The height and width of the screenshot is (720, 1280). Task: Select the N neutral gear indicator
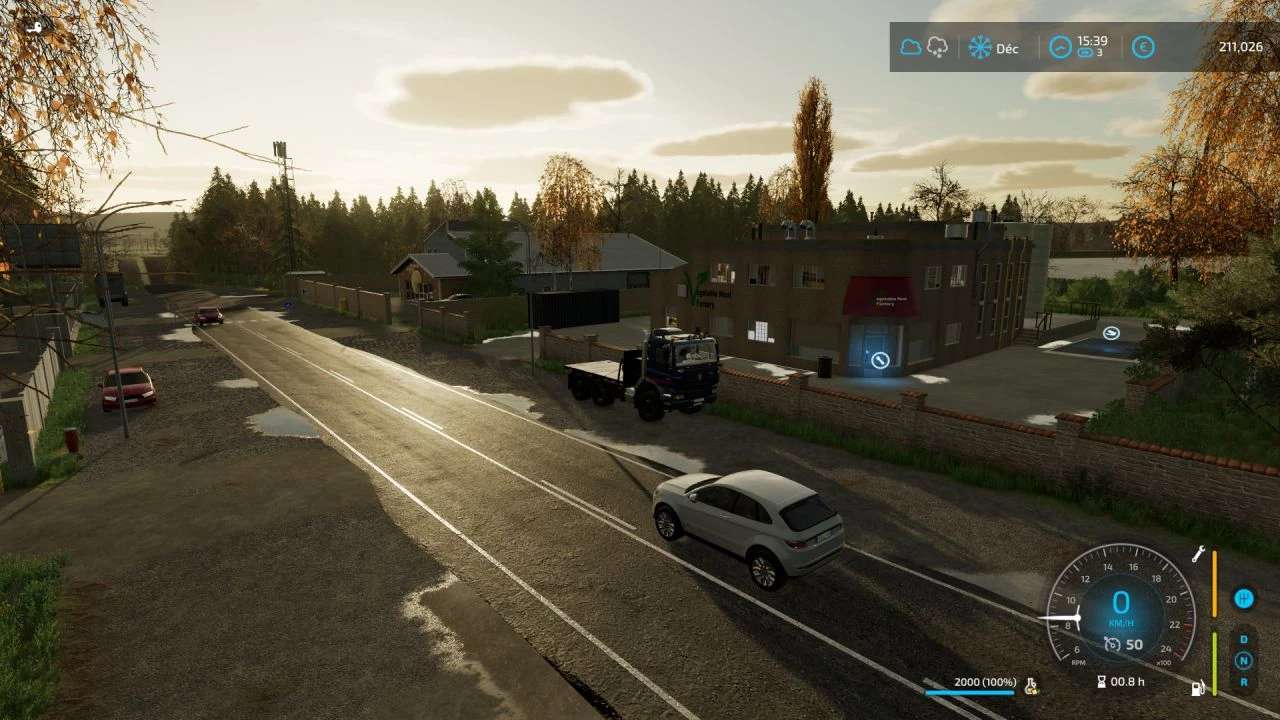click(1243, 660)
